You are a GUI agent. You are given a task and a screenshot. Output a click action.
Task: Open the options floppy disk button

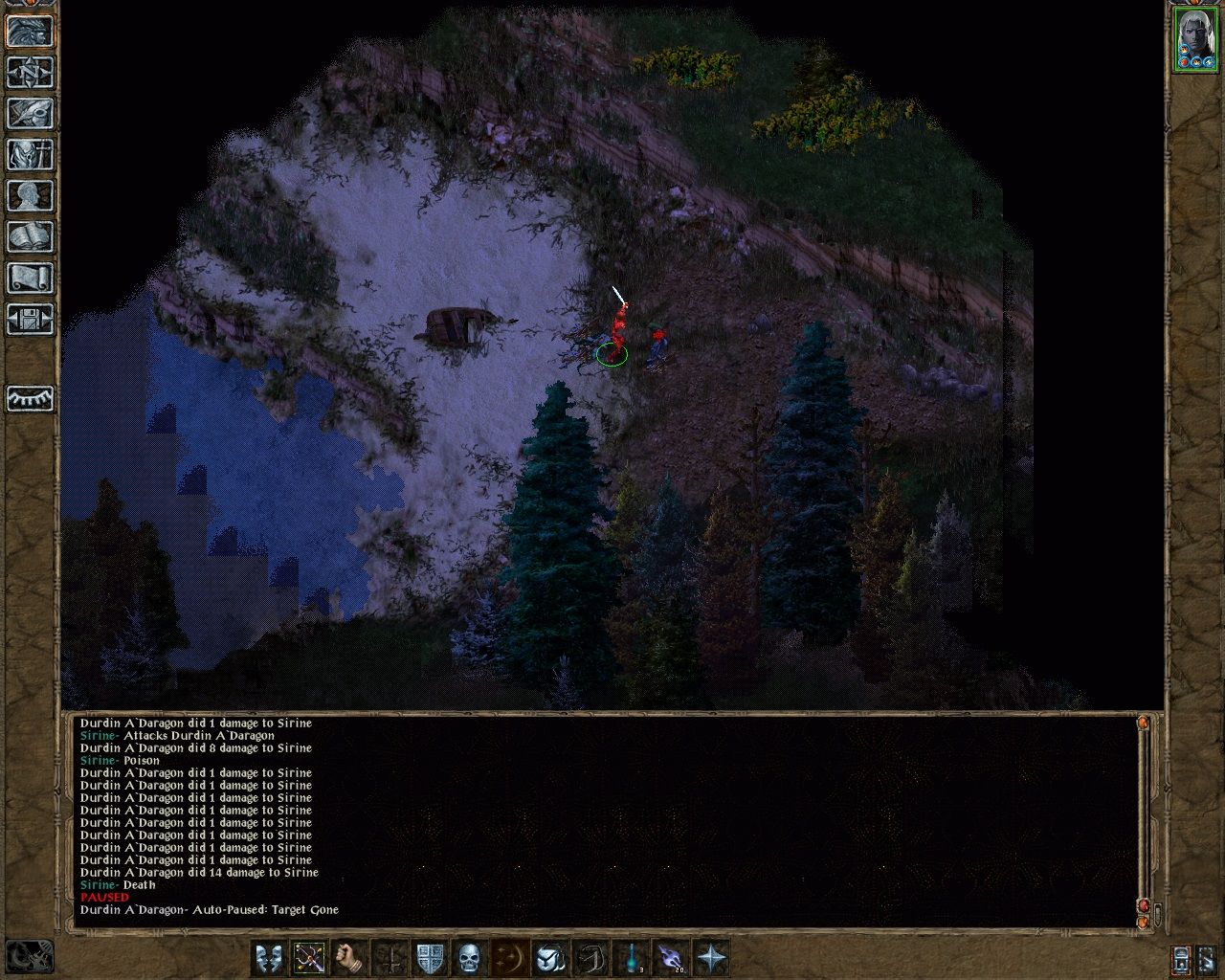pyautogui.click(x=30, y=319)
